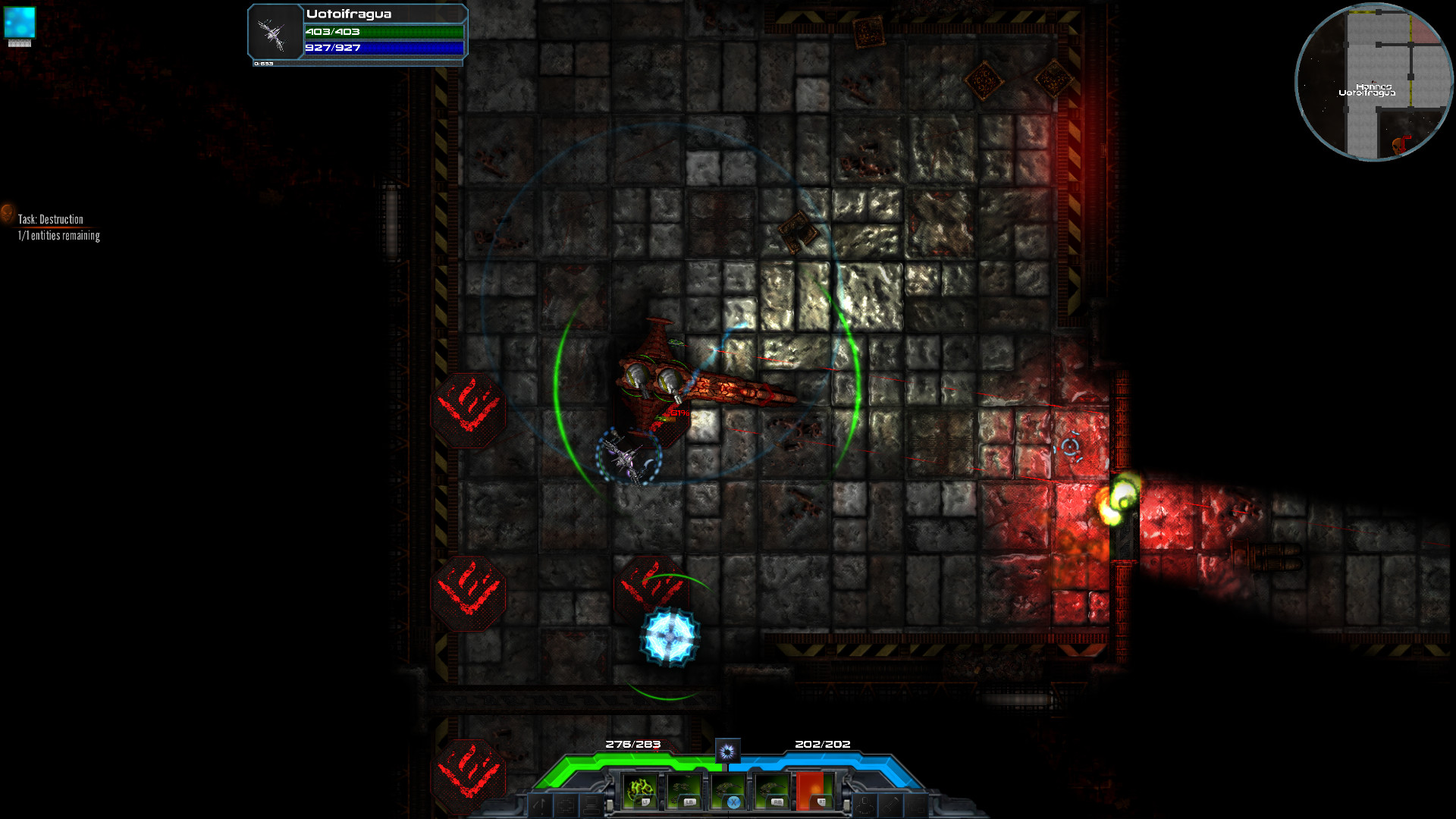This screenshot has height=819, width=1456.
Task: Click the Uotoifragua ship portrait
Action: pyautogui.click(x=275, y=33)
